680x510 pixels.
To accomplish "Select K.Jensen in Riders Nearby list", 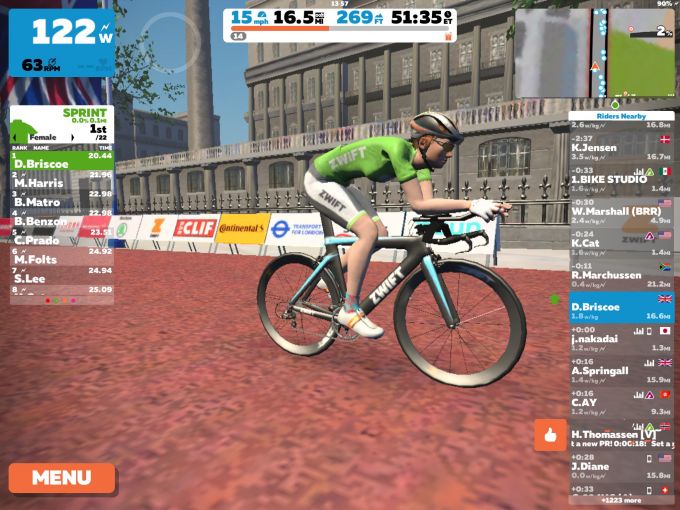I will [x=620, y=149].
